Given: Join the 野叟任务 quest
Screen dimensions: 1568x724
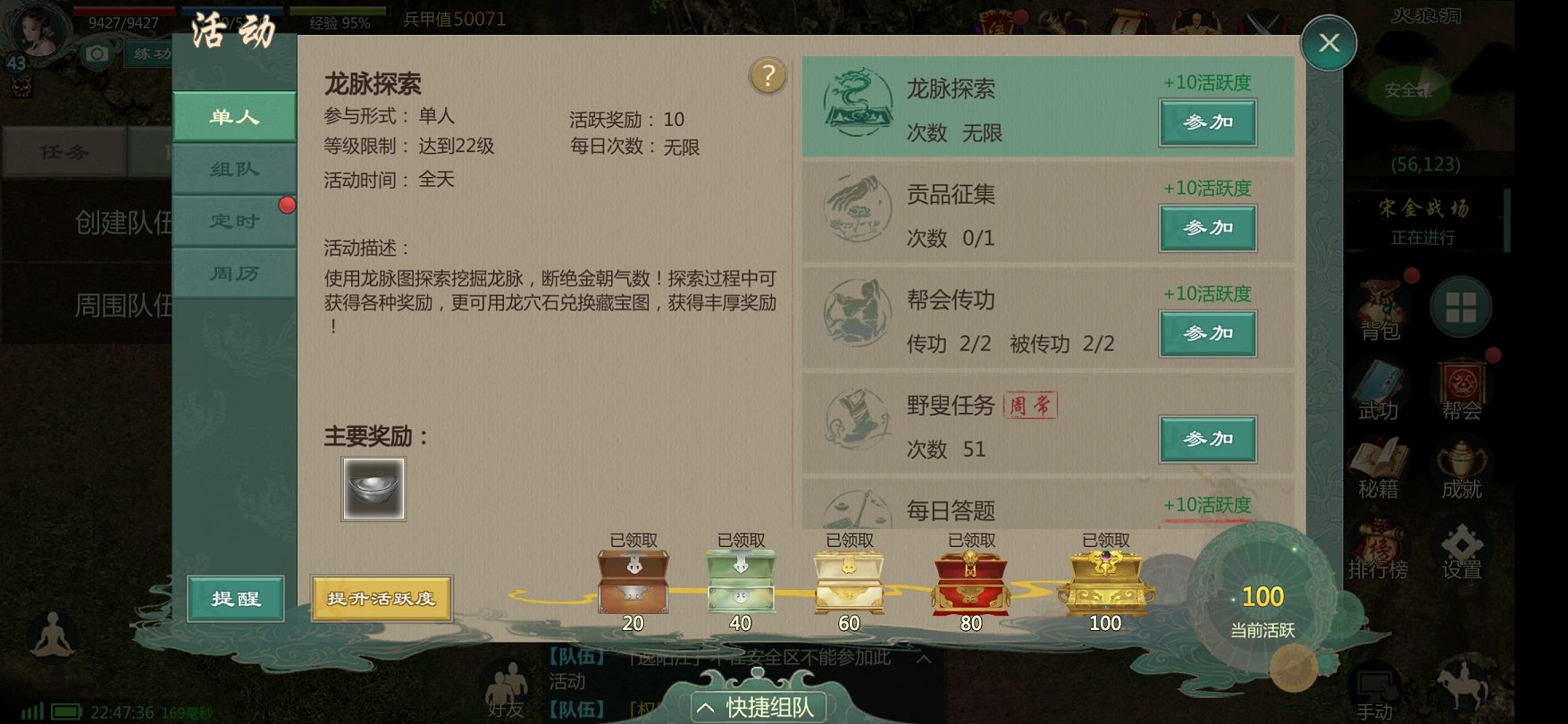Looking at the screenshot, I should (x=1208, y=439).
